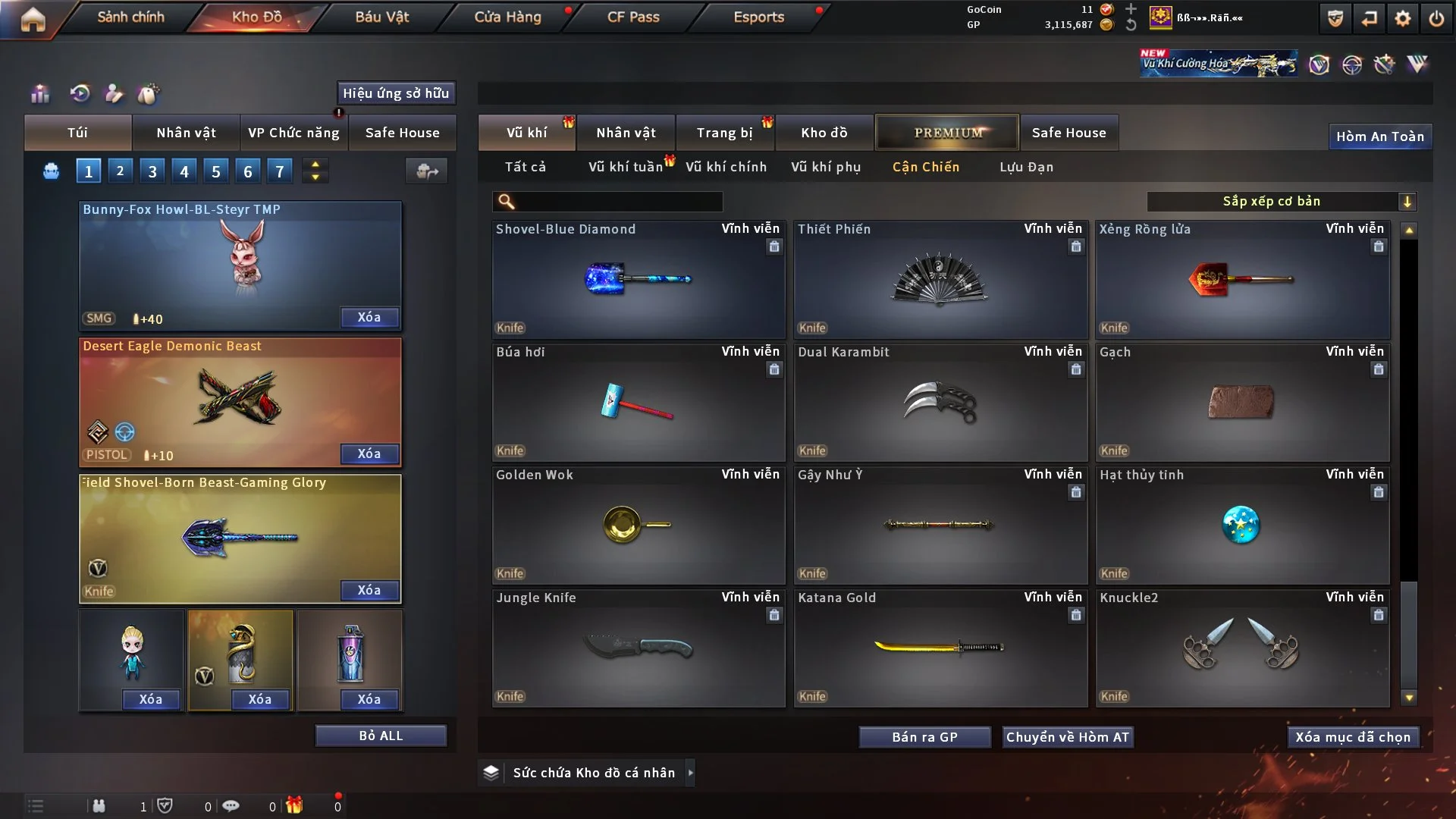Open the Hòm An Toàn safe box
This screenshot has width=1456, height=819.
[1379, 136]
